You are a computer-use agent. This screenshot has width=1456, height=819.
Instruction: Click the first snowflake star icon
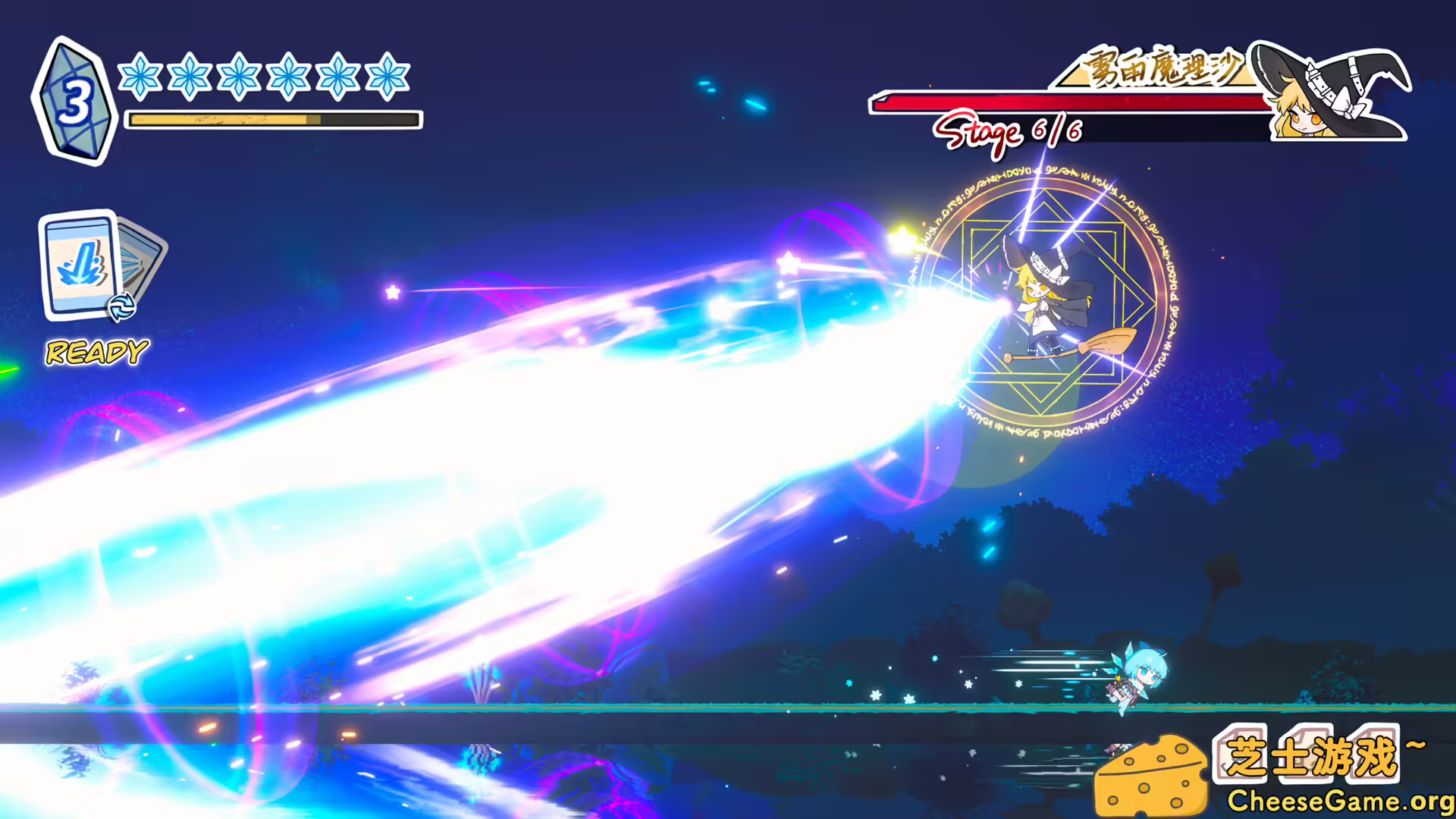point(140,76)
